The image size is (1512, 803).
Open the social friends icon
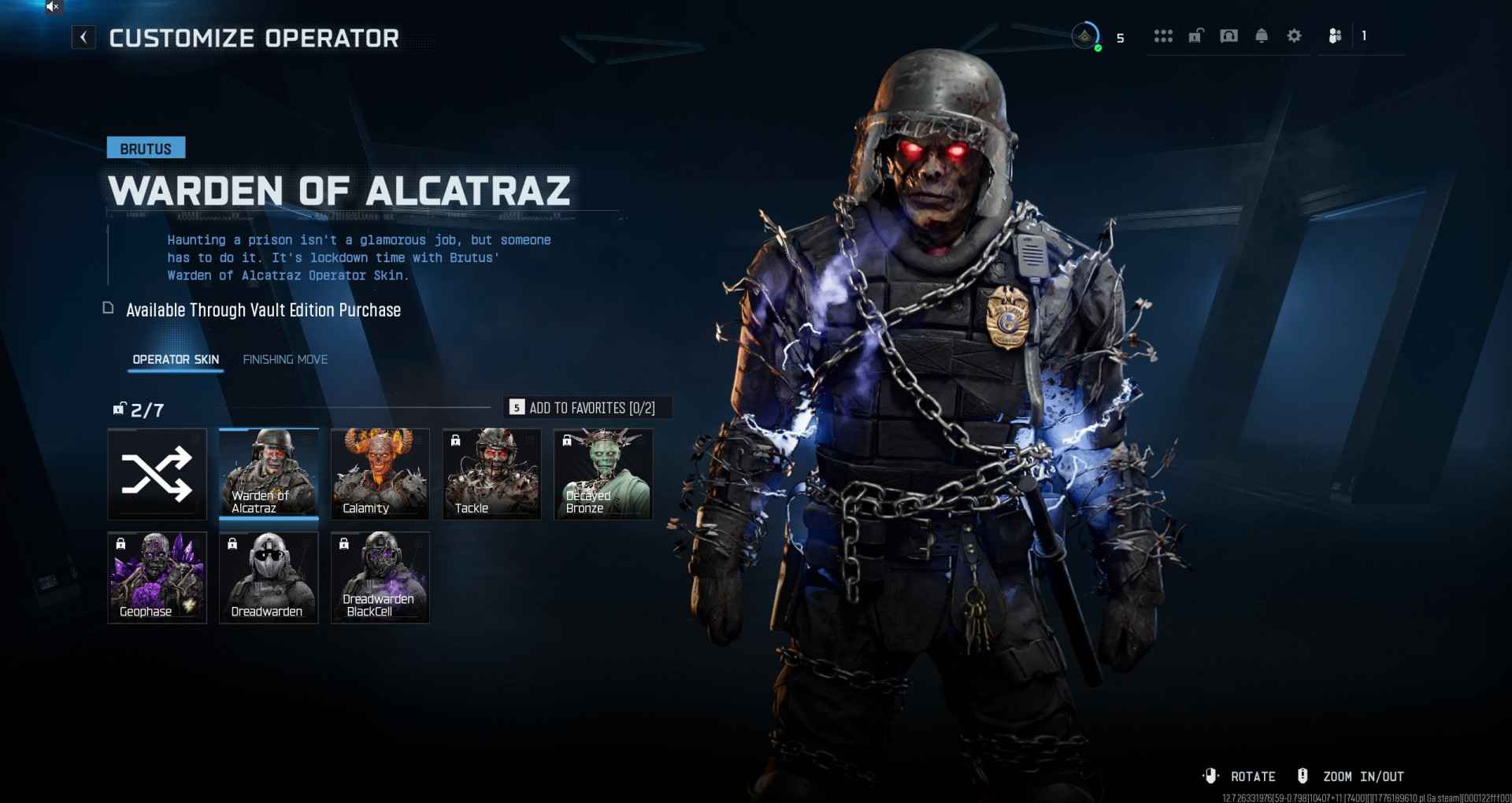(1335, 36)
